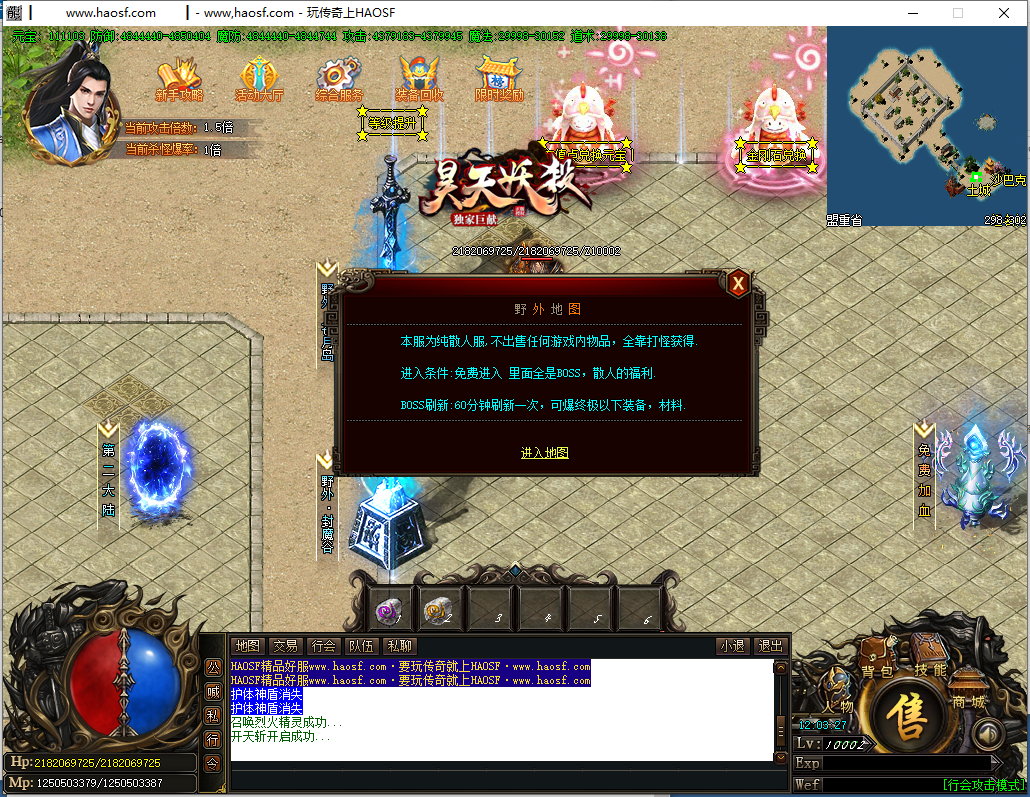Click the large 售 sell button

(909, 716)
